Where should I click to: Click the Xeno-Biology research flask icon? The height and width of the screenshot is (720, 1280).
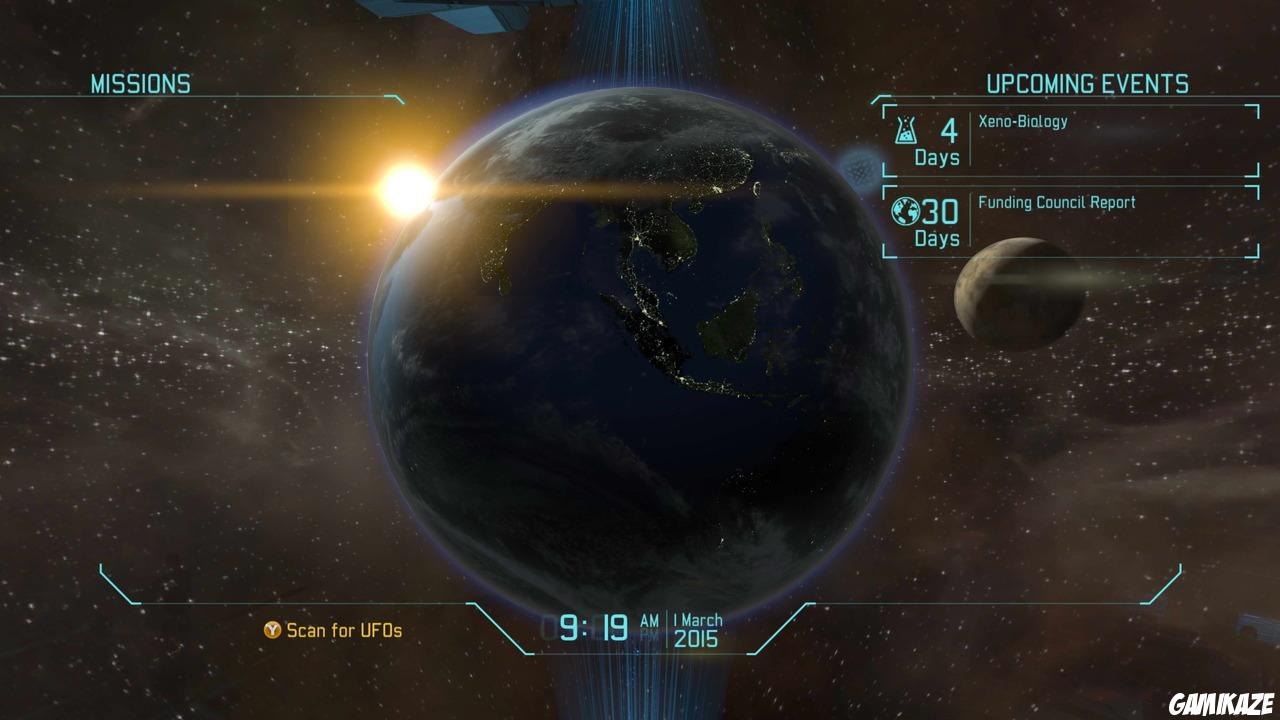coord(904,131)
